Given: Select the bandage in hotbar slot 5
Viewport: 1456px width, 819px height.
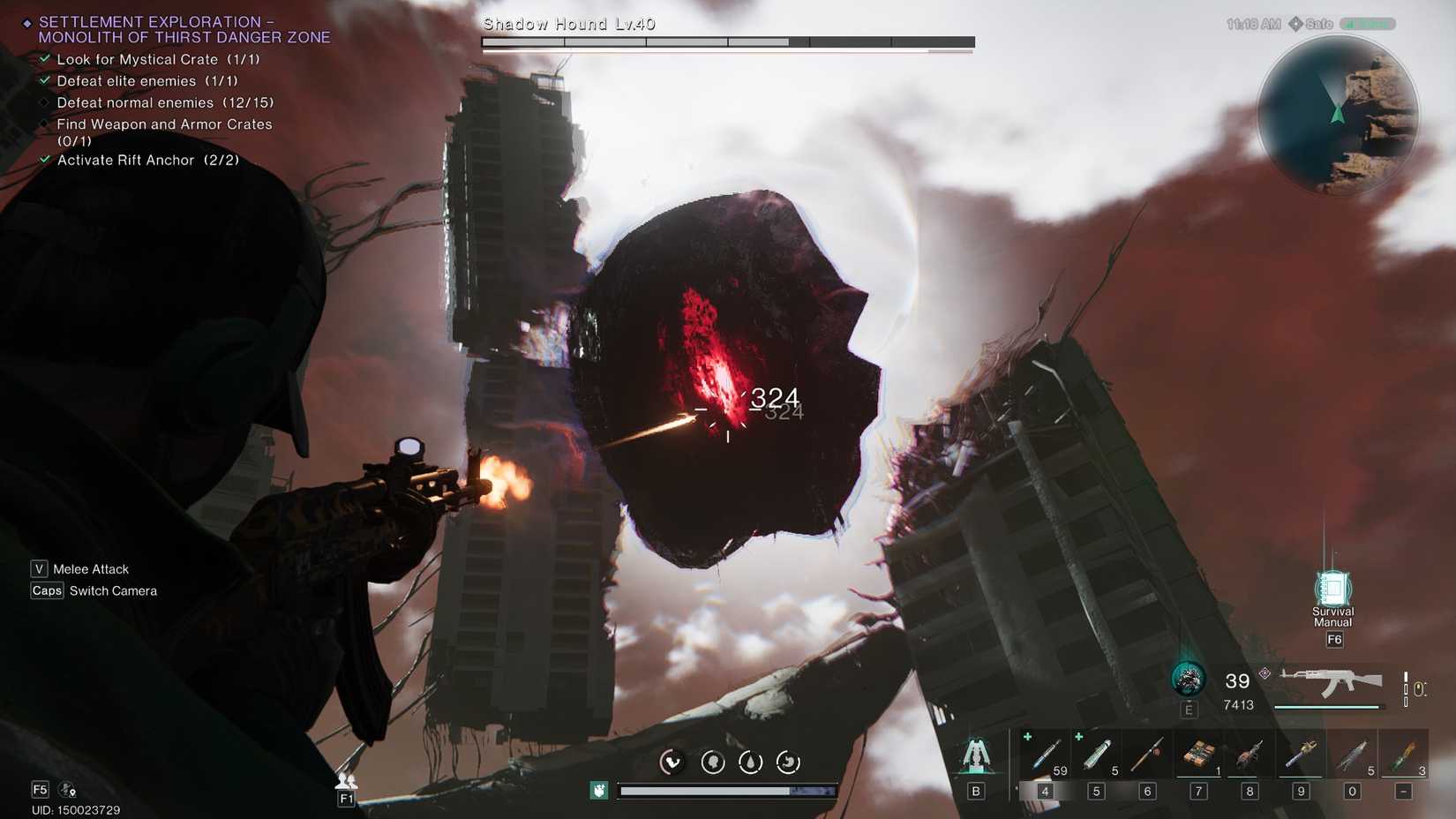Looking at the screenshot, I should (1095, 755).
